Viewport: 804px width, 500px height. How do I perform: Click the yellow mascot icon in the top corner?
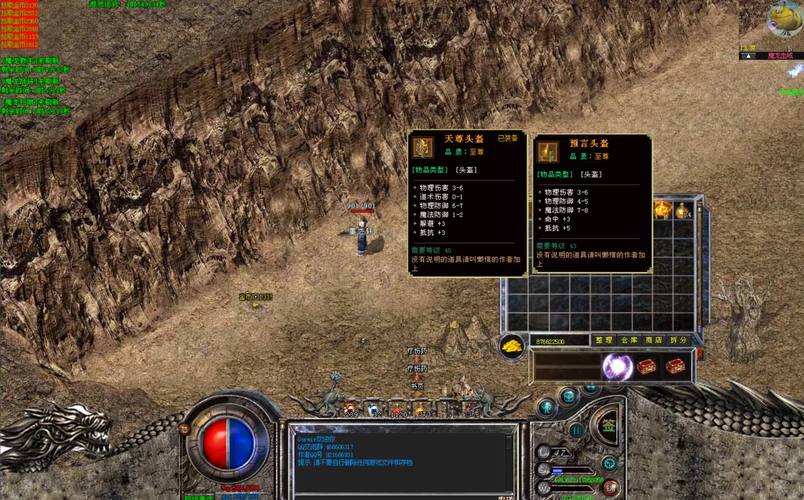[784, 18]
